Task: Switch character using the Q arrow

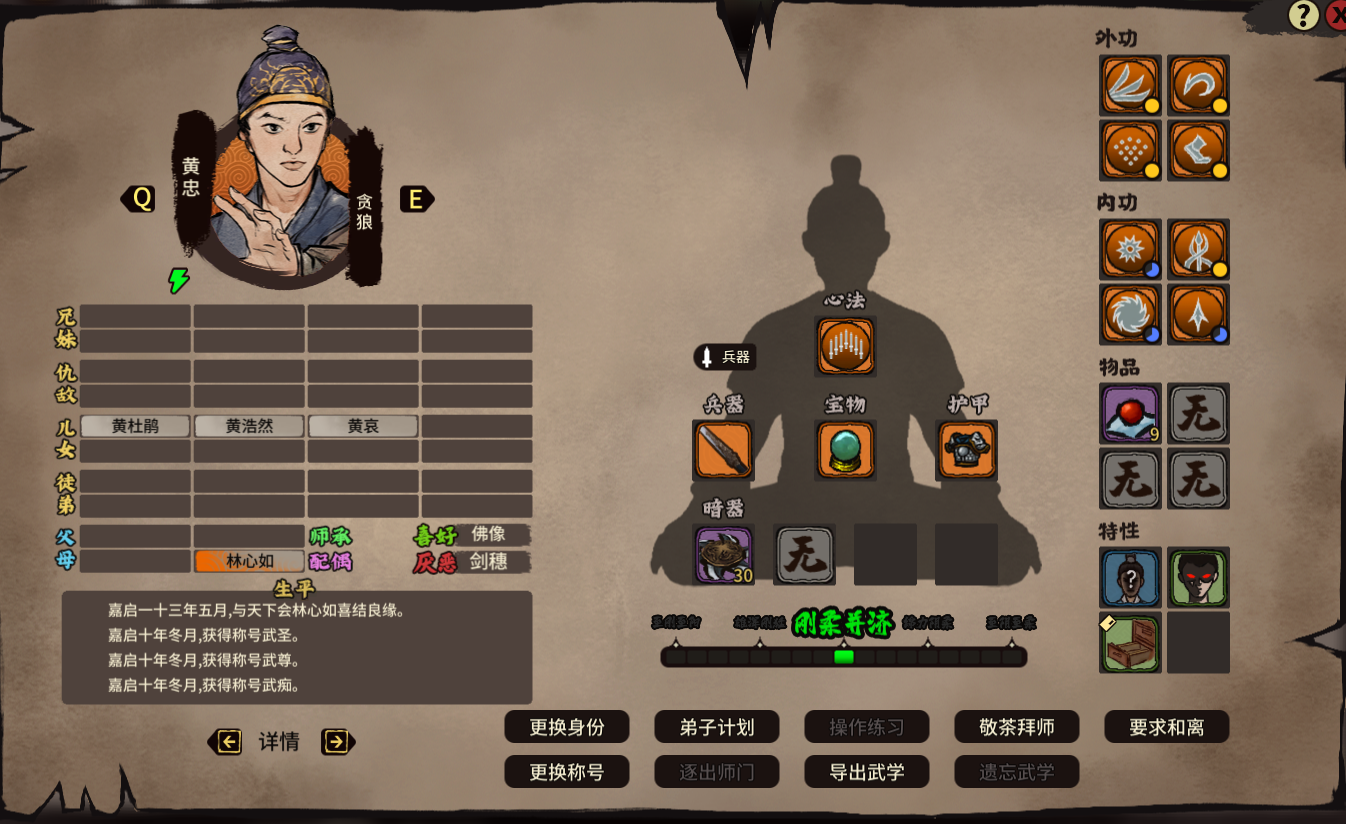Action: coord(139,199)
